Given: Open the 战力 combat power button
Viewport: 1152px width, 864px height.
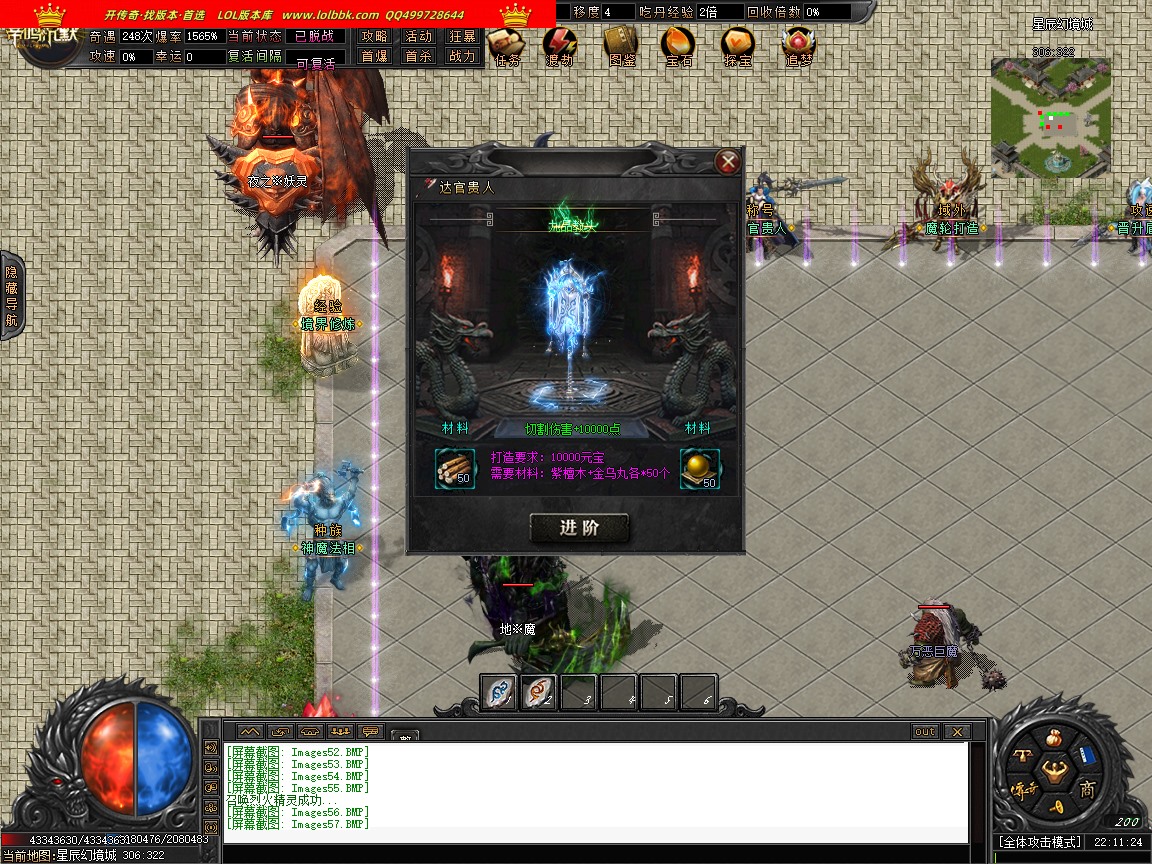Looking at the screenshot, I should pyautogui.click(x=462, y=57).
